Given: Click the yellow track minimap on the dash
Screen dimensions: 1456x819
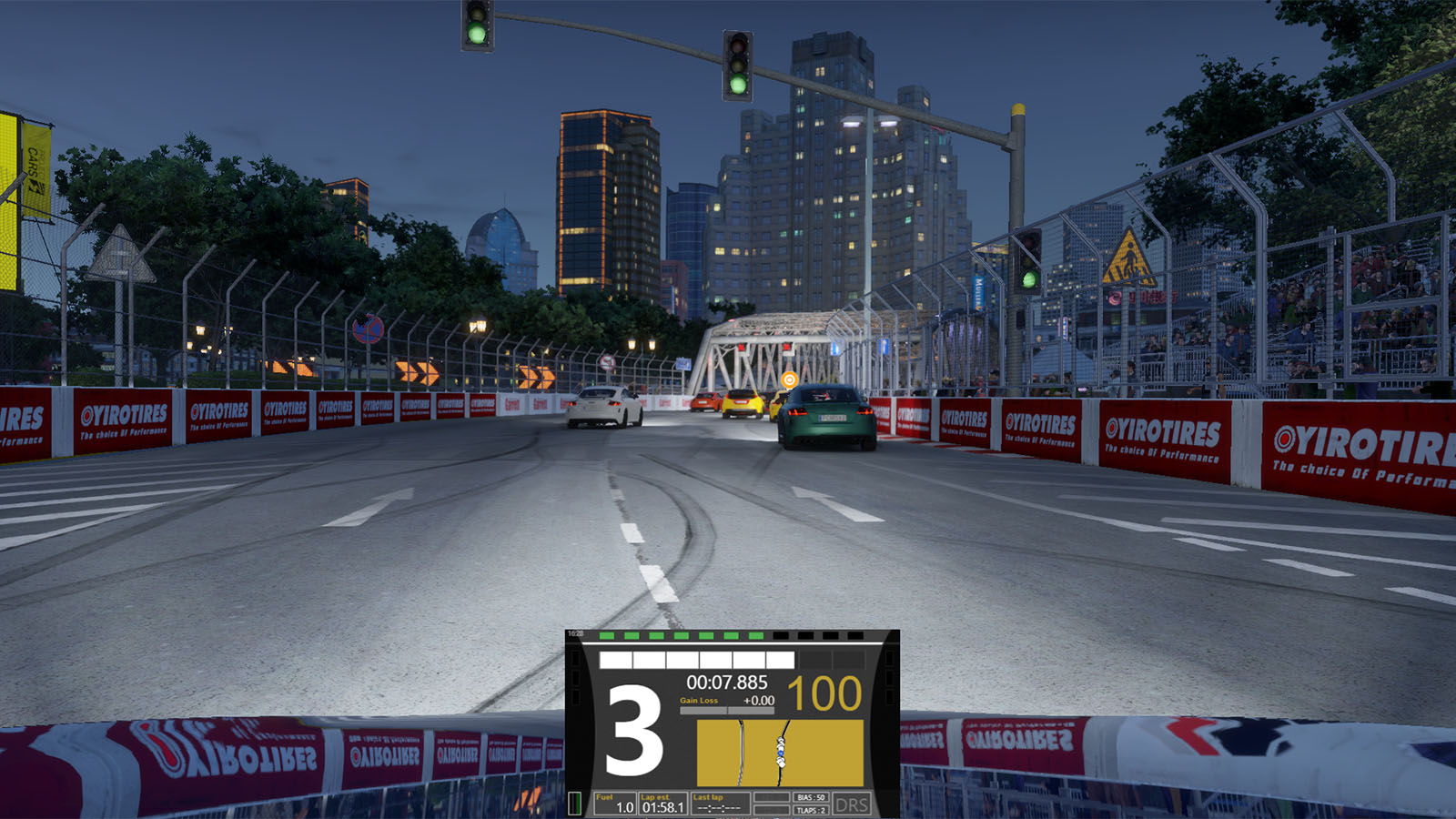Looking at the screenshot, I should (x=779, y=753).
